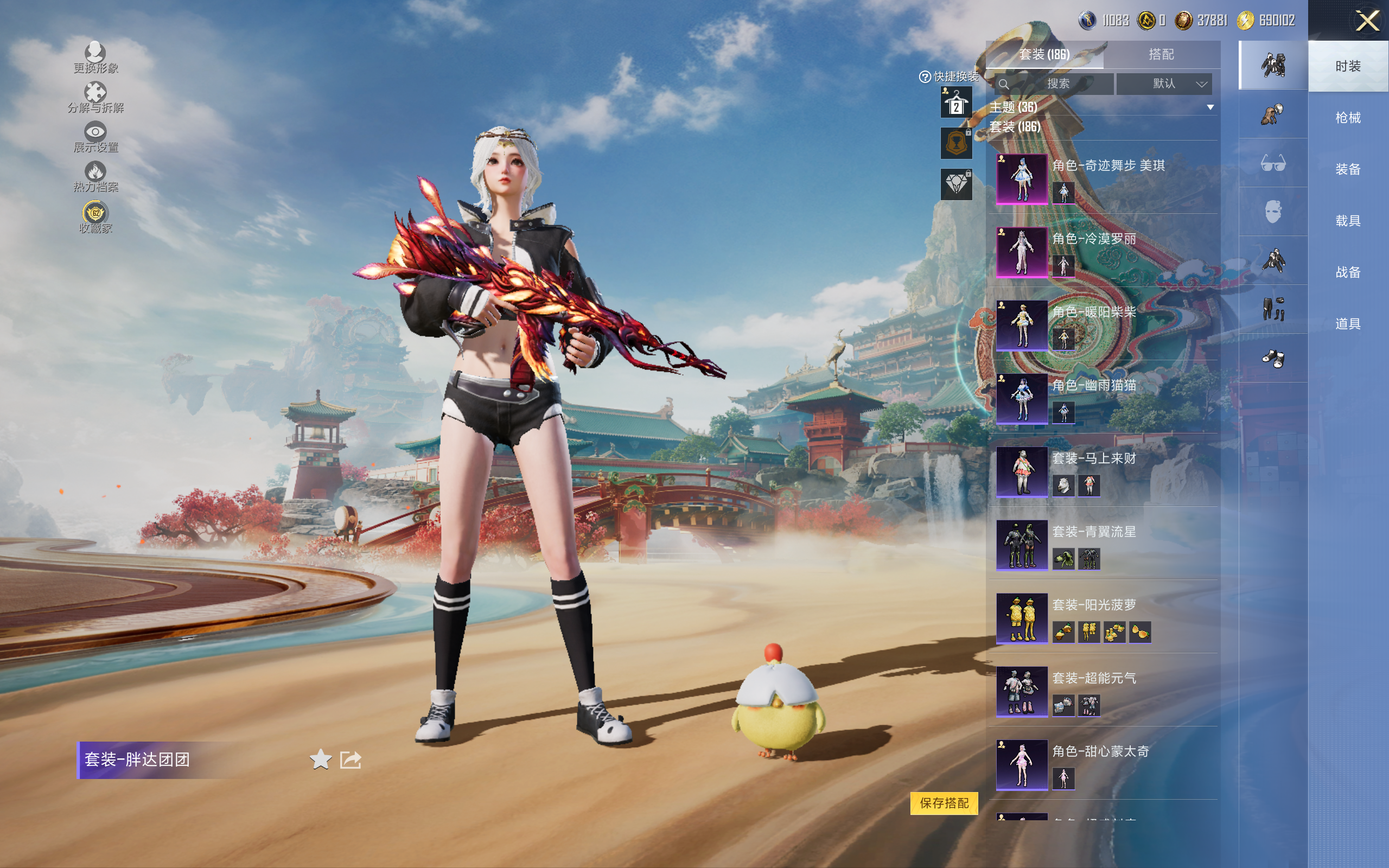Open the 默认 sort dropdown
Viewport: 1389px width, 868px height.
1164,84
